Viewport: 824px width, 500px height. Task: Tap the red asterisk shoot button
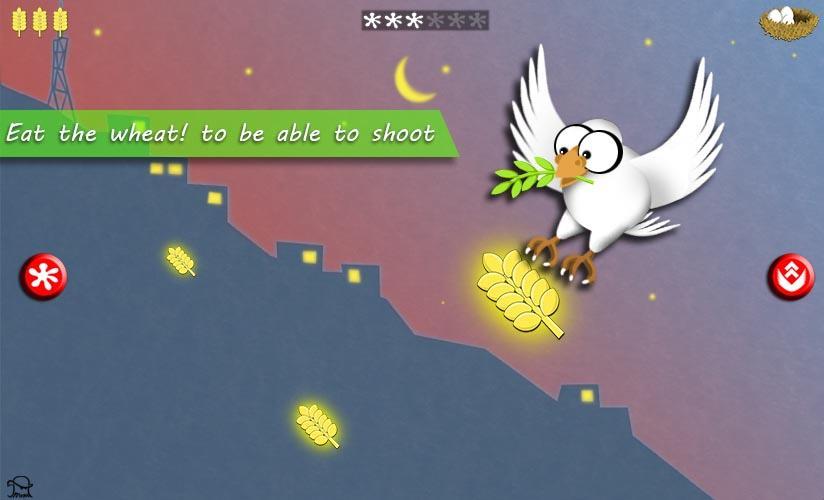click(43, 277)
